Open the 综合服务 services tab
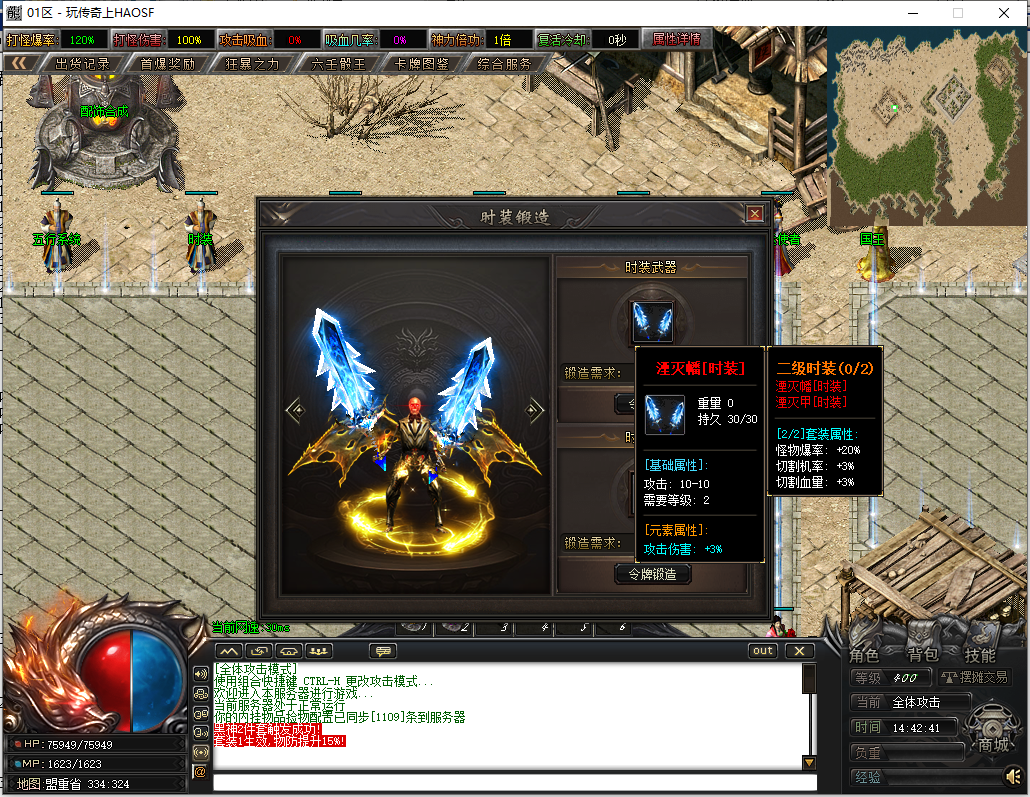 tap(504, 63)
